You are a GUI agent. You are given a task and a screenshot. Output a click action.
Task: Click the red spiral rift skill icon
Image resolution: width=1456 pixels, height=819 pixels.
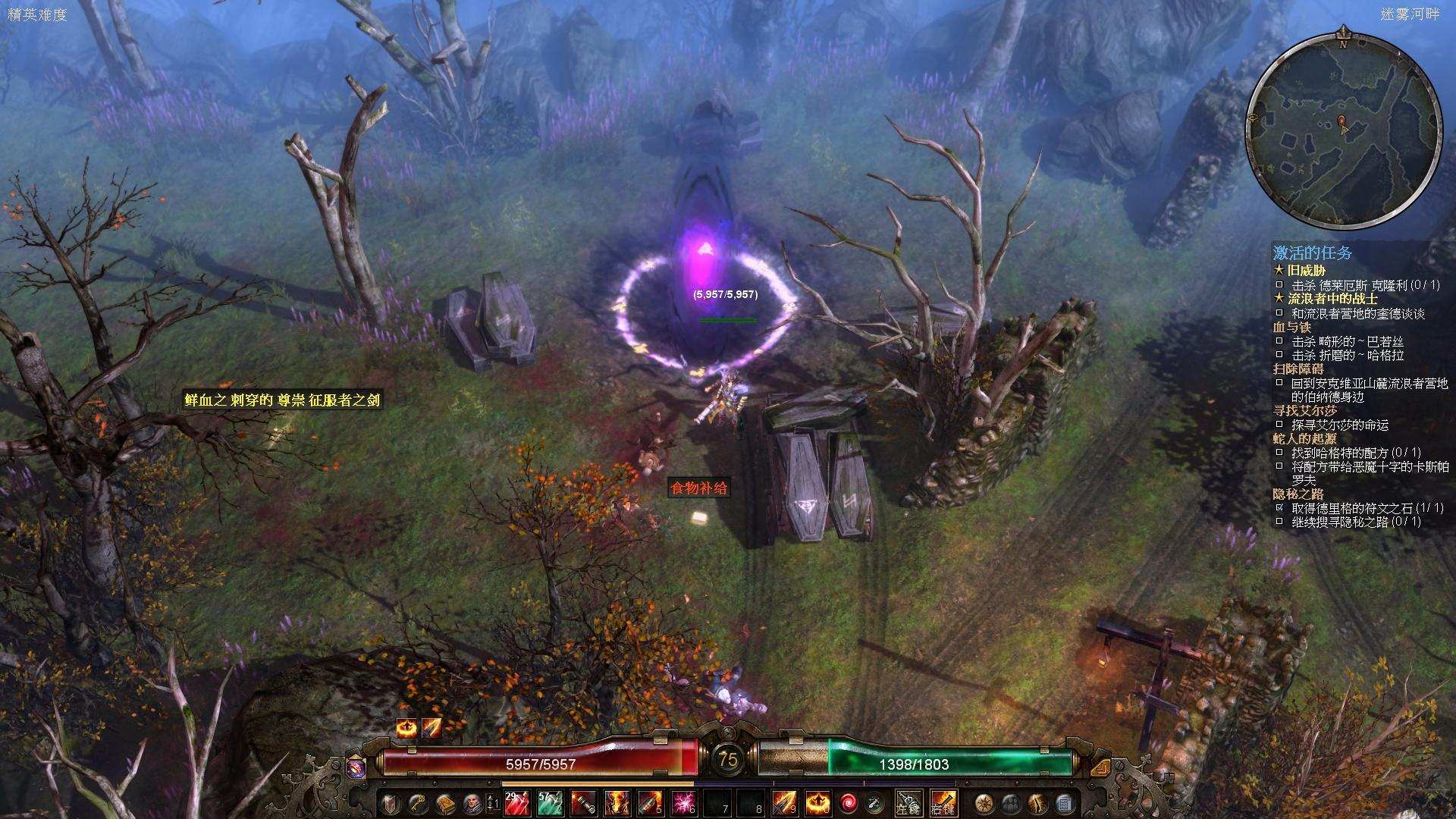[x=849, y=802]
